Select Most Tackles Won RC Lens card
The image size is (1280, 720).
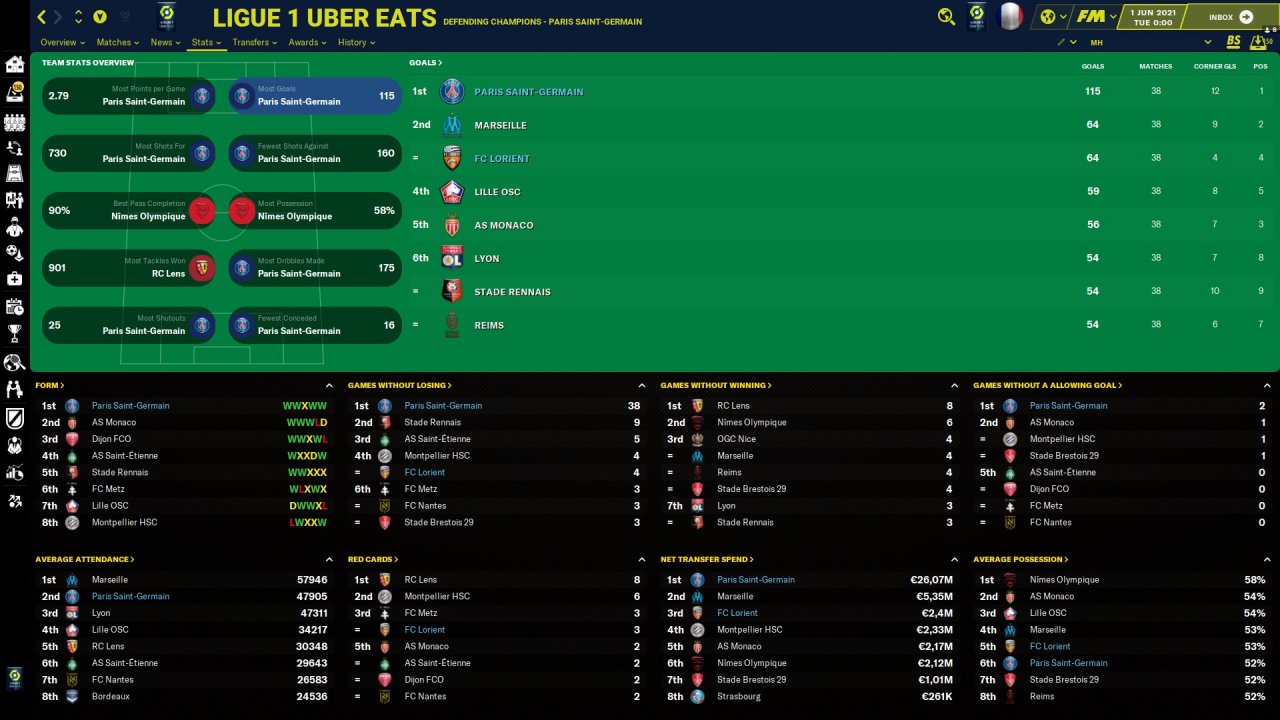128,268
